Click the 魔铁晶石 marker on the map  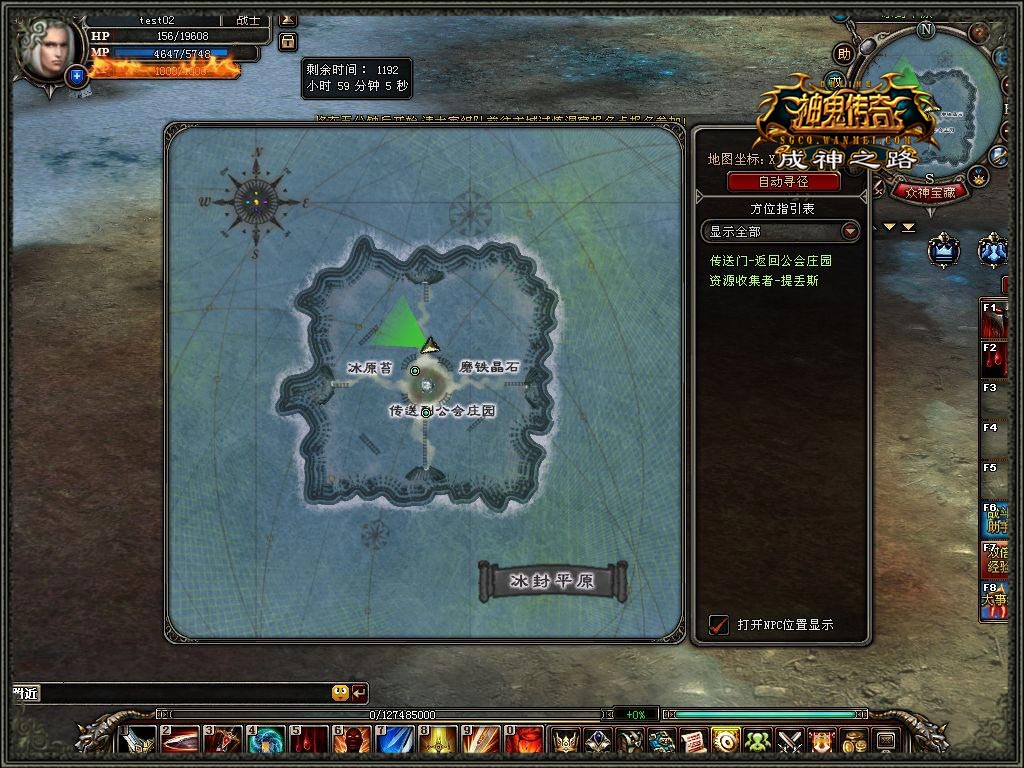pos(489,368)
